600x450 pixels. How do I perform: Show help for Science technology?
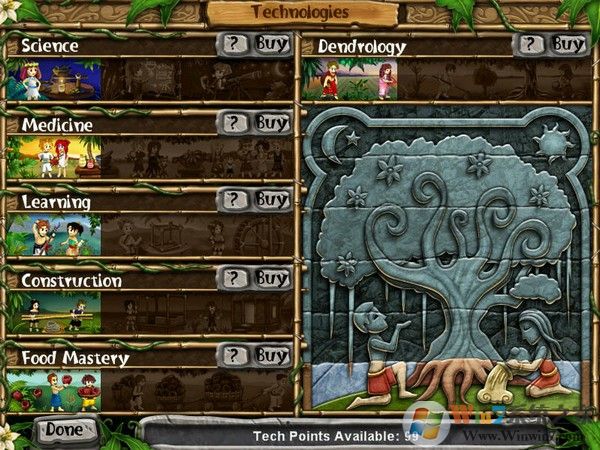pyautogui.click(x=233, y=45)
